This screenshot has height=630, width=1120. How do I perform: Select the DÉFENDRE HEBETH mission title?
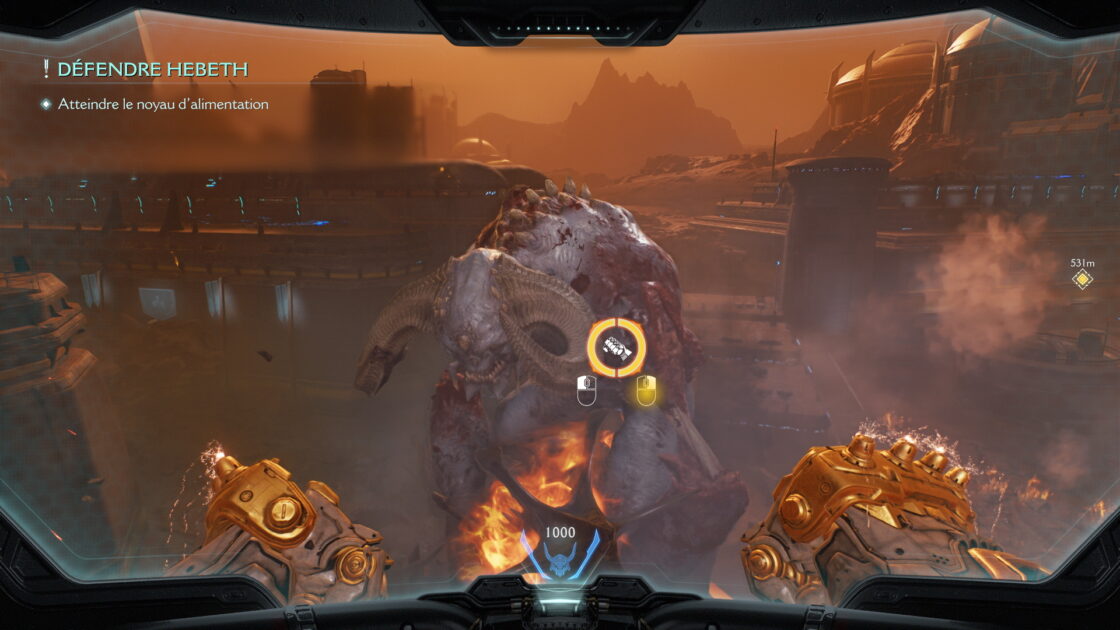[152, 69]
